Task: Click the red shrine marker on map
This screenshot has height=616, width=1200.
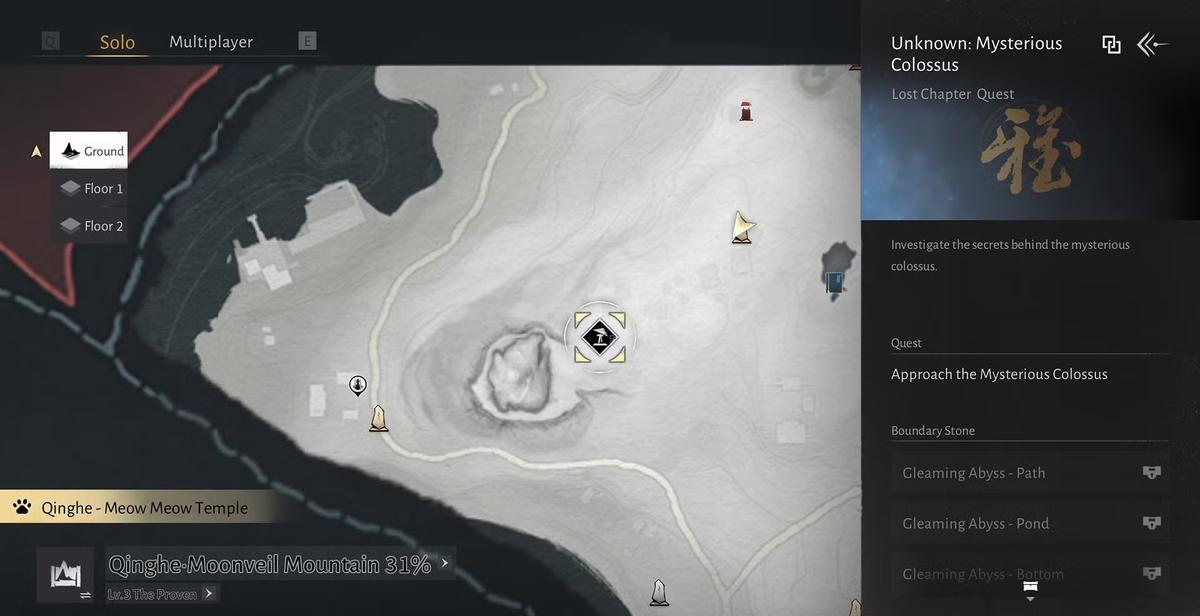Action: (746, 111)
